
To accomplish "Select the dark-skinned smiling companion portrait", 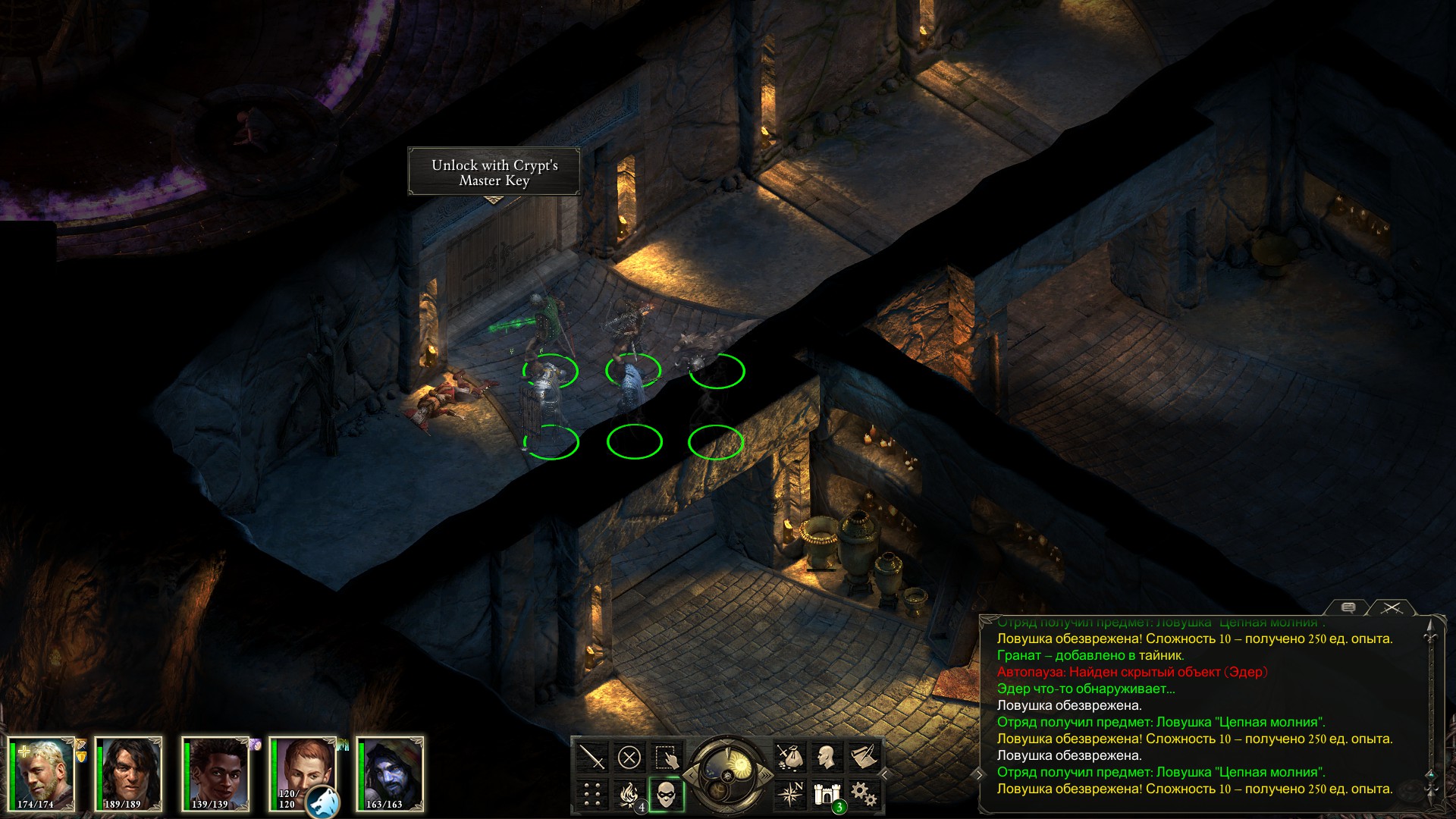I will 217,773.
